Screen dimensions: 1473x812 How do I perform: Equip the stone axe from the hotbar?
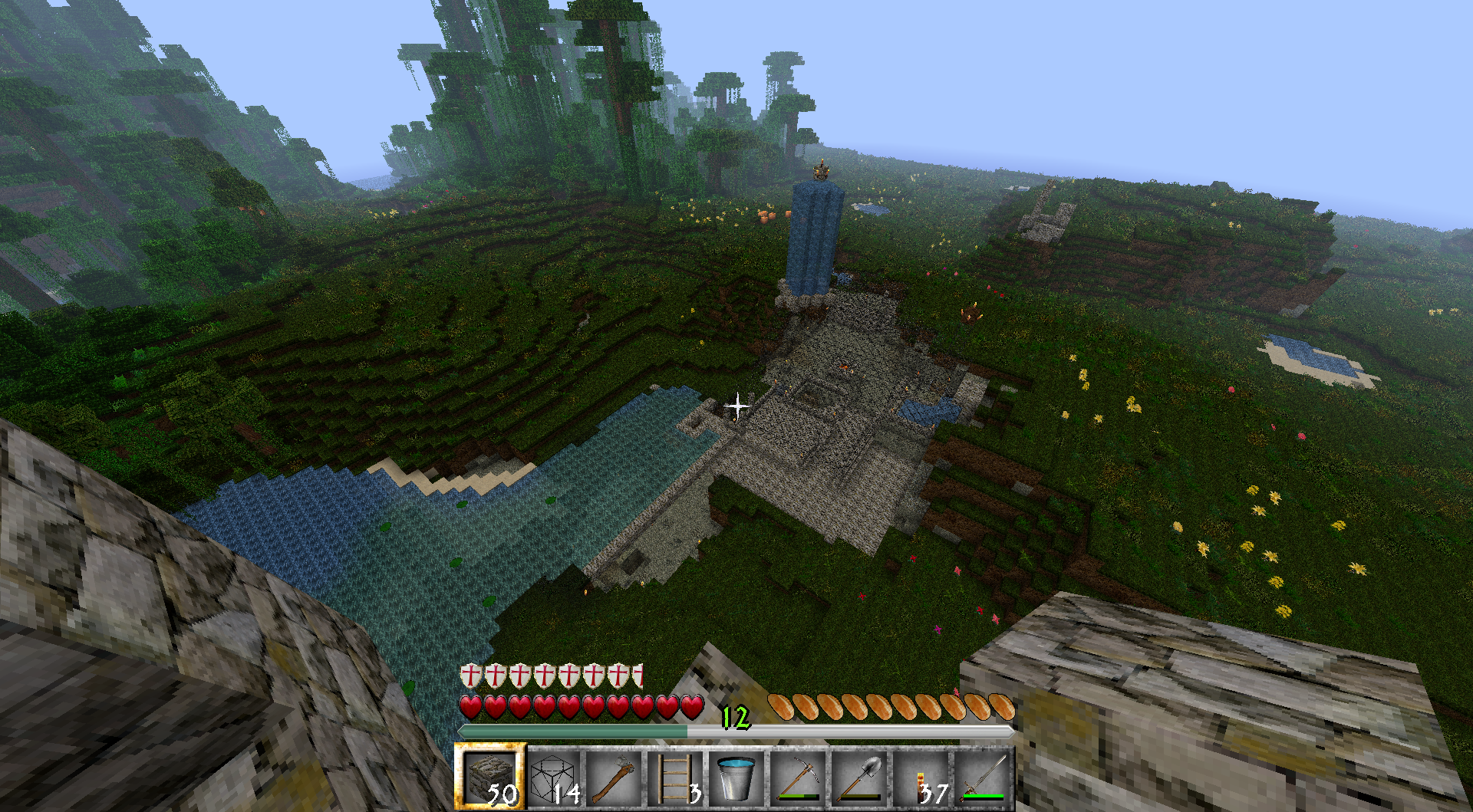click(x=614, y=777)
